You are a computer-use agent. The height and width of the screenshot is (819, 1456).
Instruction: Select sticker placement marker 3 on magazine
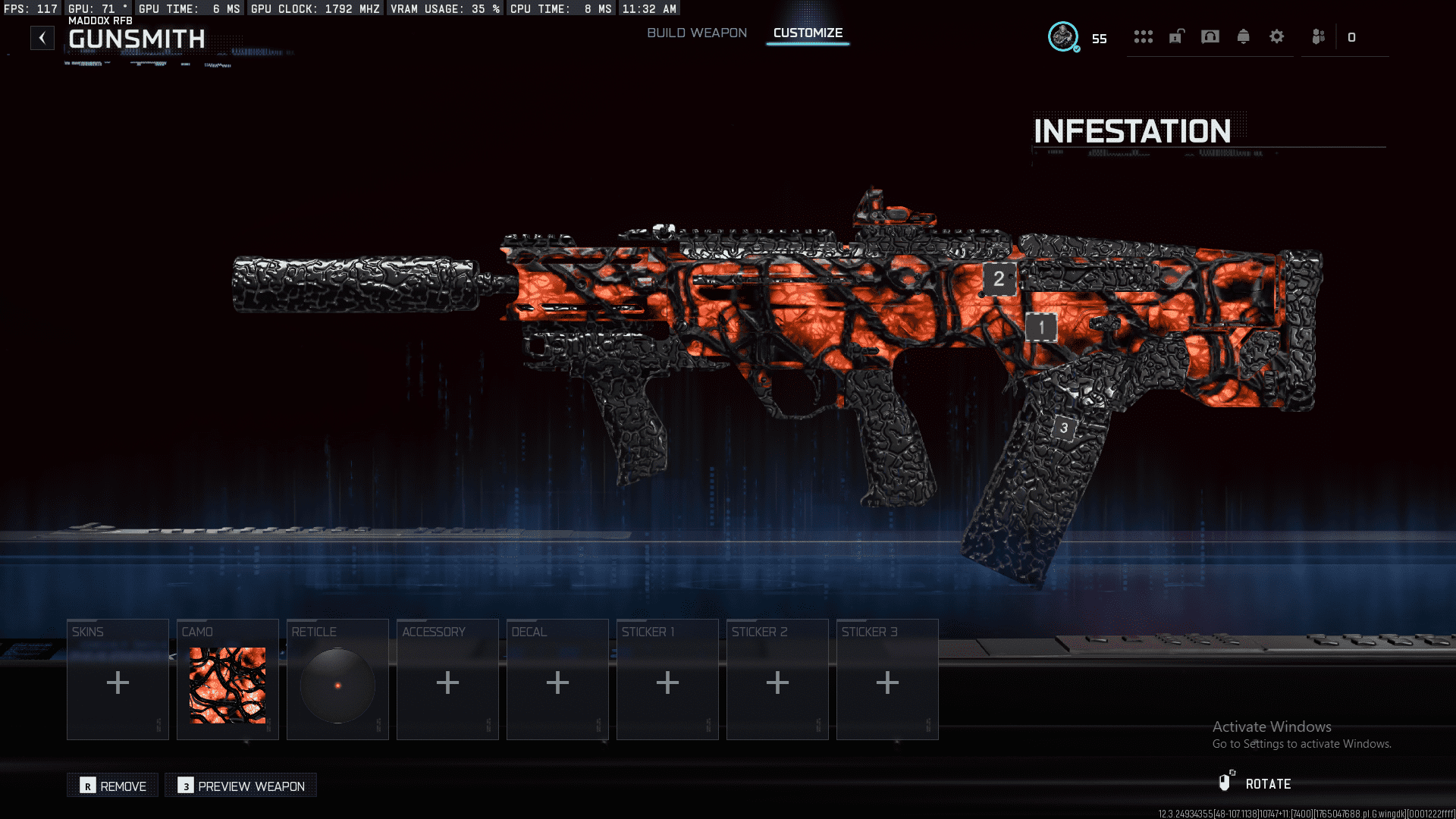1064,428
